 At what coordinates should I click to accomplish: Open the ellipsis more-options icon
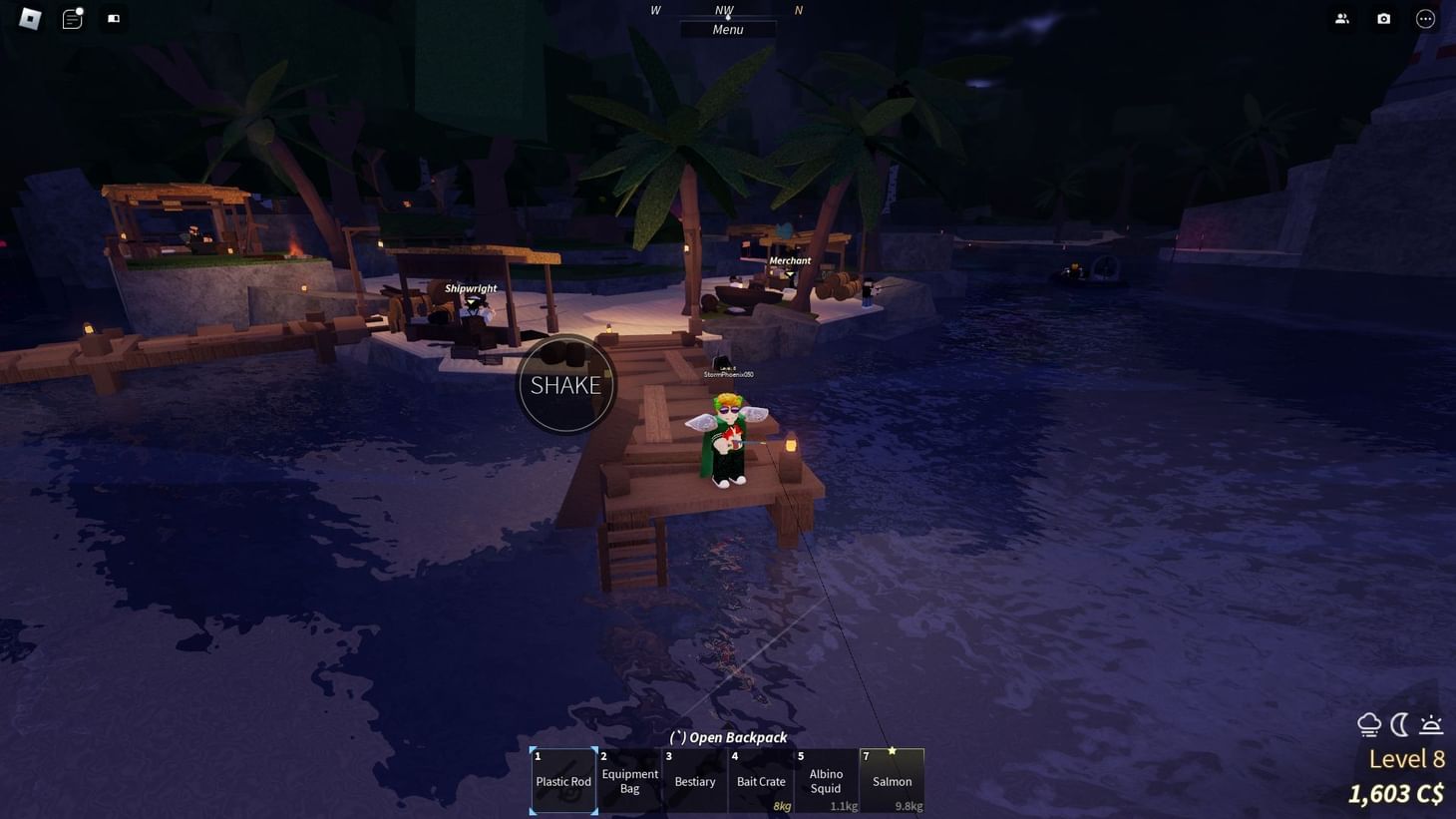[1424, 18]
